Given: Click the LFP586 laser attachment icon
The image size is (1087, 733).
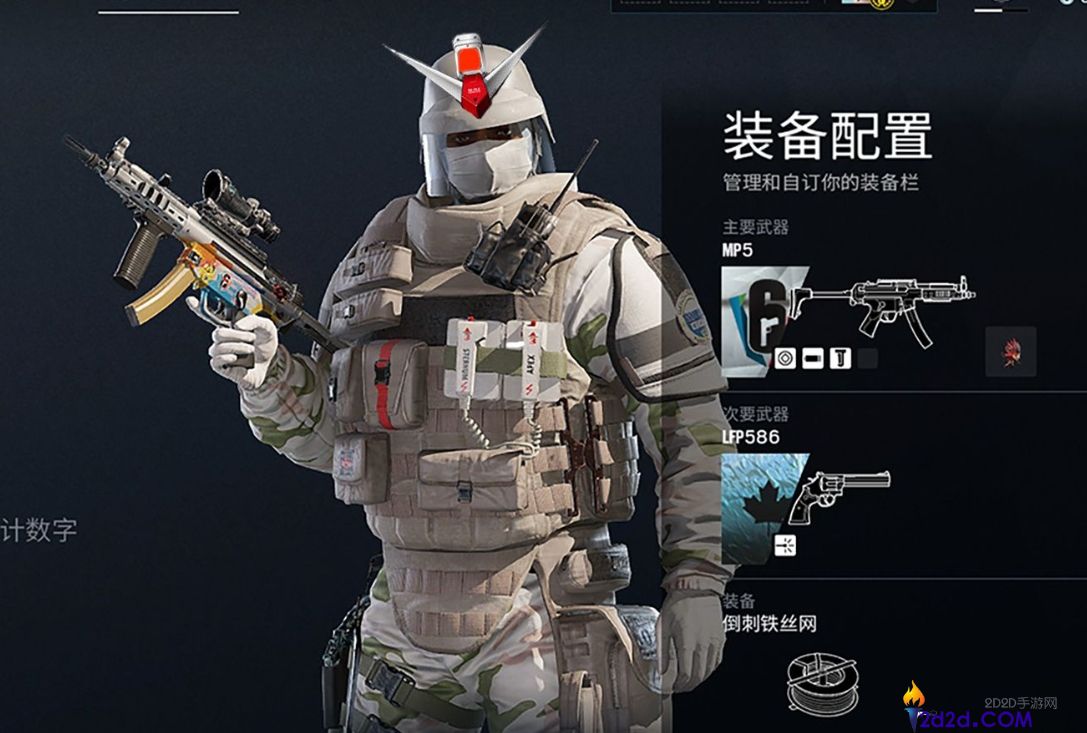Looking at the screenshot, I should (x=785, y=548).
